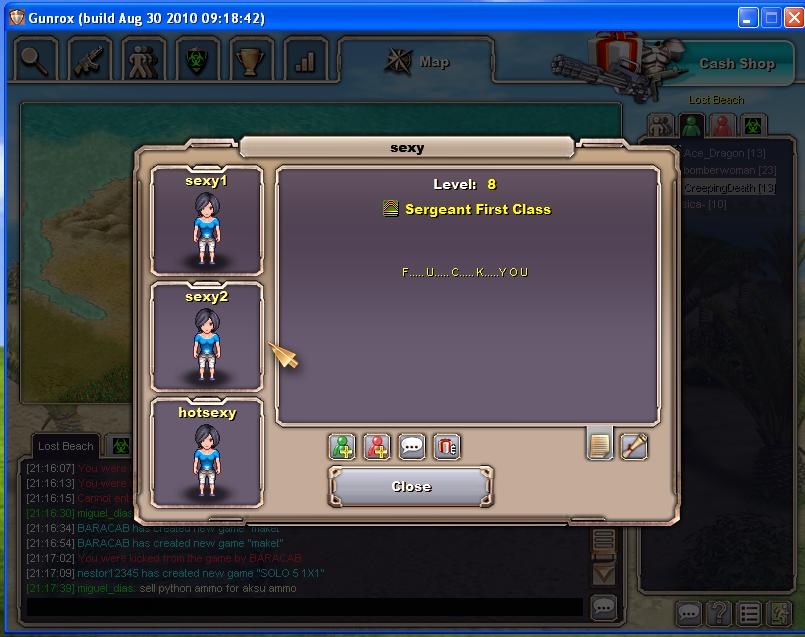Switch to the Map tab

(419, 62)
